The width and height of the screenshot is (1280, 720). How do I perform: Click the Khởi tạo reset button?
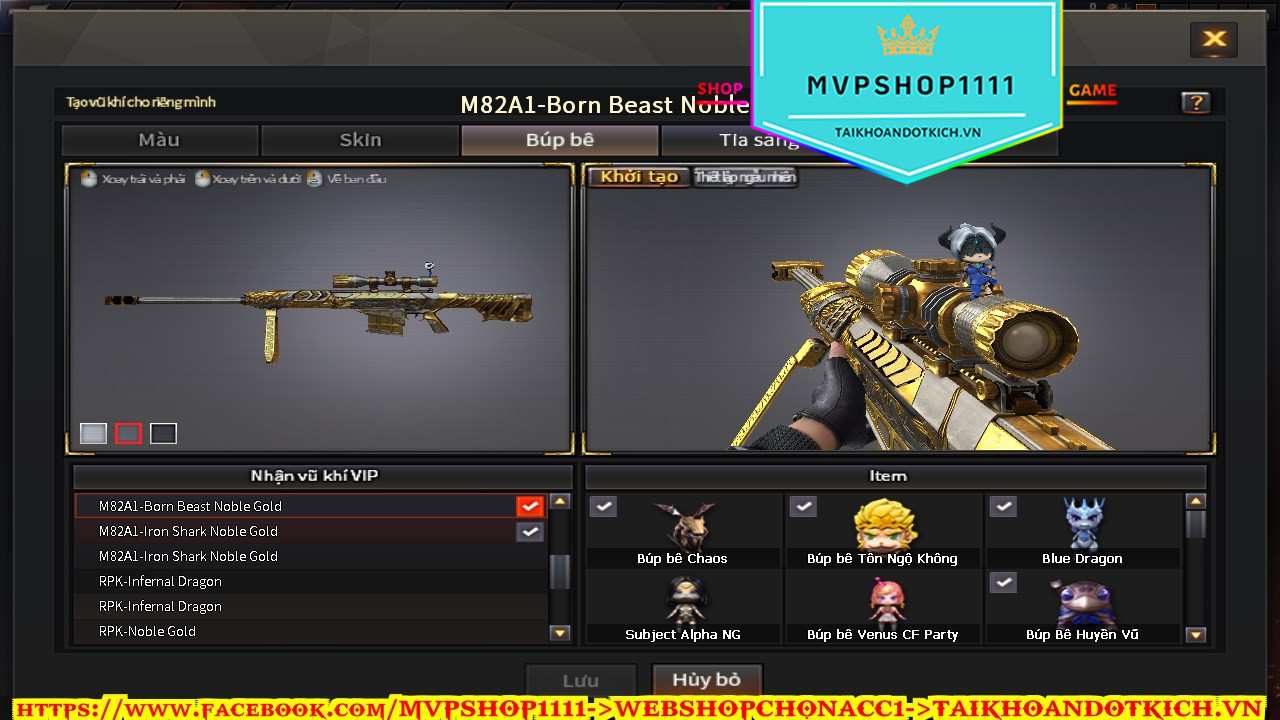click(639, 177)
